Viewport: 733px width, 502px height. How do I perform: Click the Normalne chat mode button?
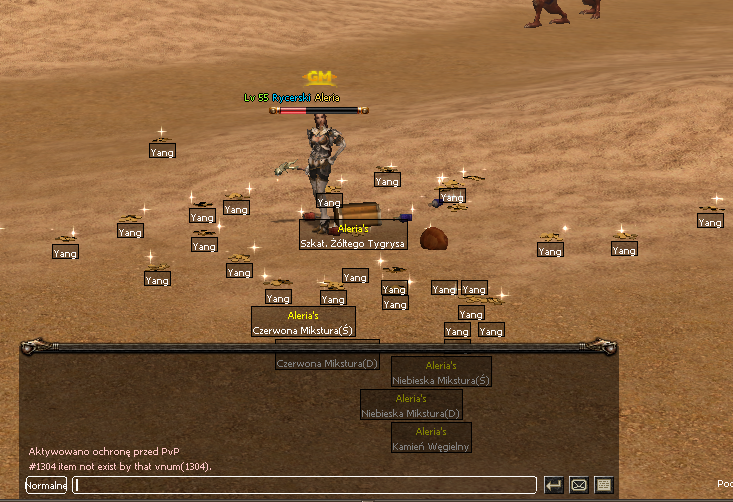click(x=46, y=485)
